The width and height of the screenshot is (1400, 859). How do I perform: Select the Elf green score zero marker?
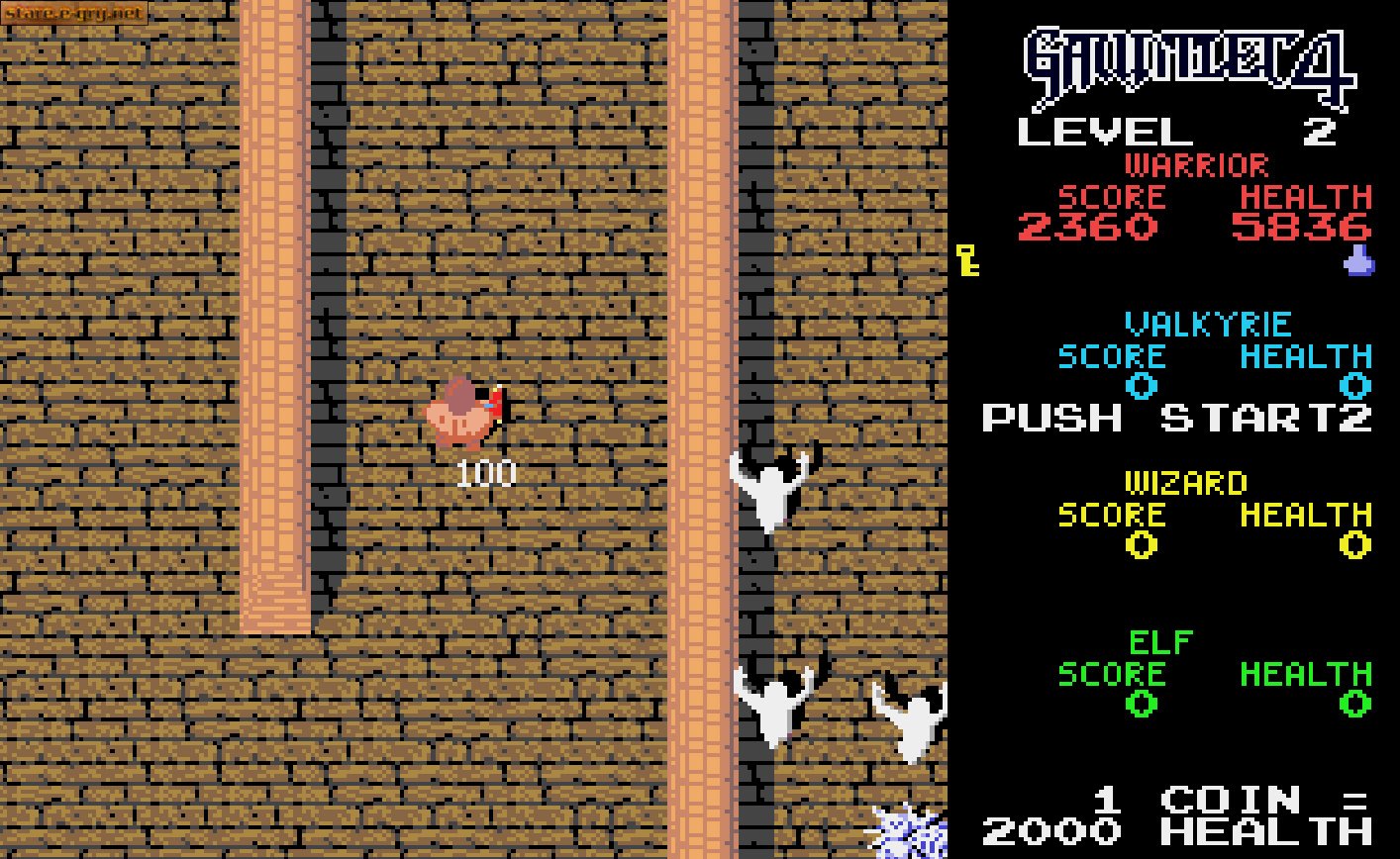click(1141, 706)
